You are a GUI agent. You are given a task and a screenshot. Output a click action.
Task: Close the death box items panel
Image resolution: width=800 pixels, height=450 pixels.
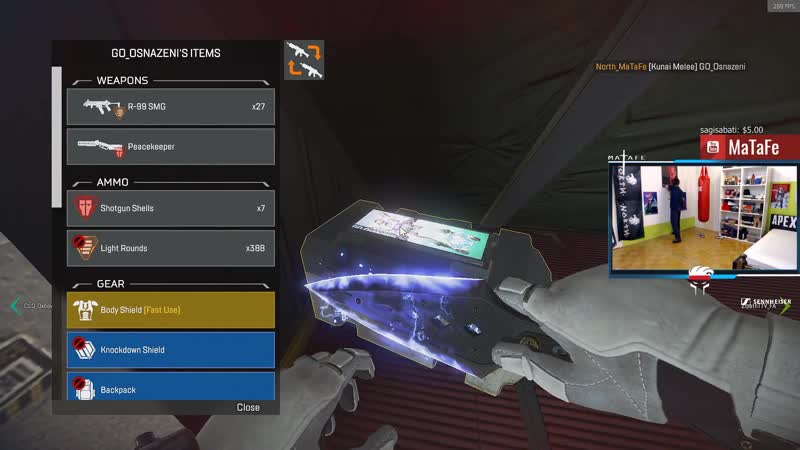click(248, 407)
